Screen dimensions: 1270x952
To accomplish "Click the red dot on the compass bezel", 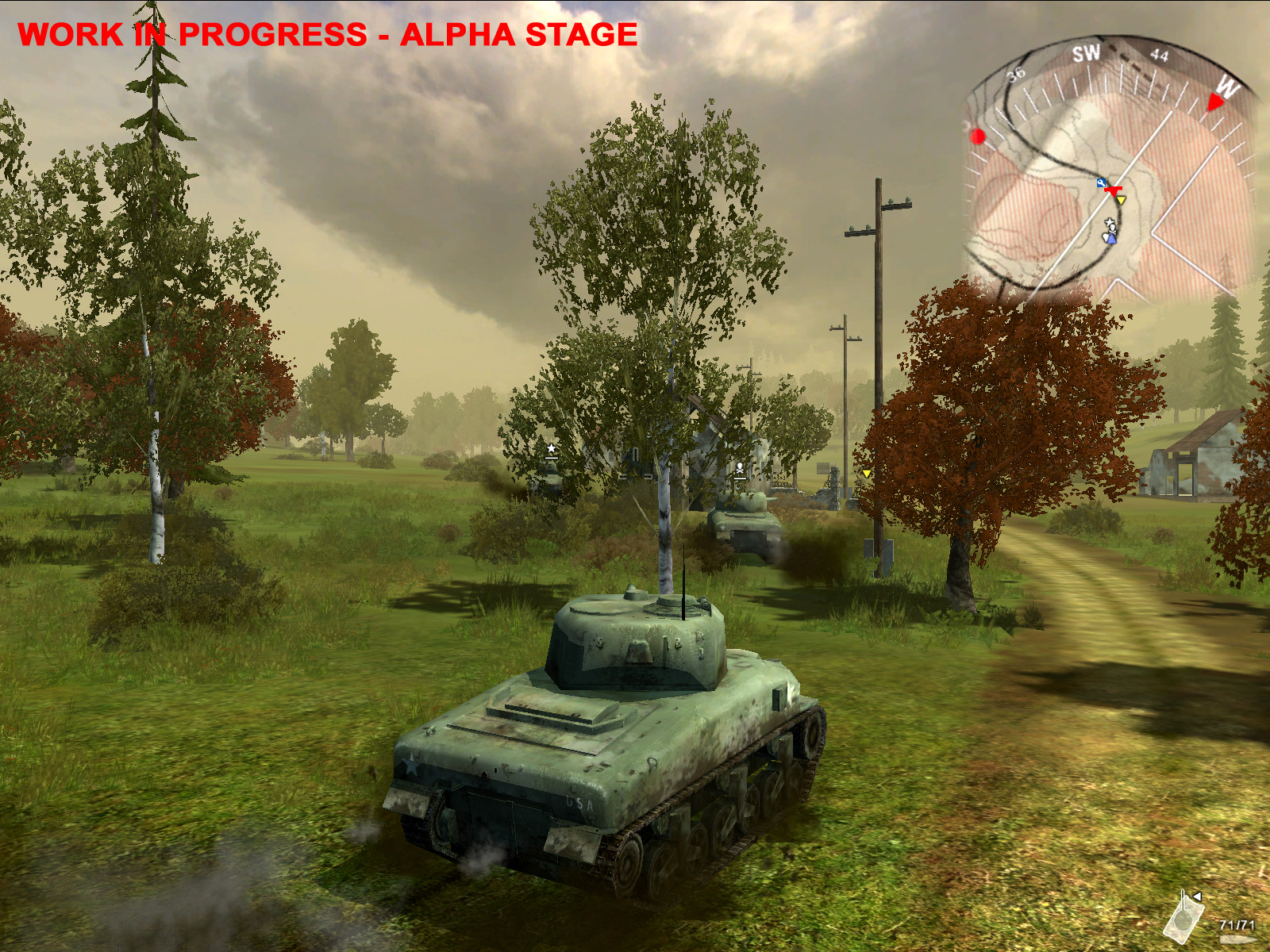I will click(x=979, y=135).
